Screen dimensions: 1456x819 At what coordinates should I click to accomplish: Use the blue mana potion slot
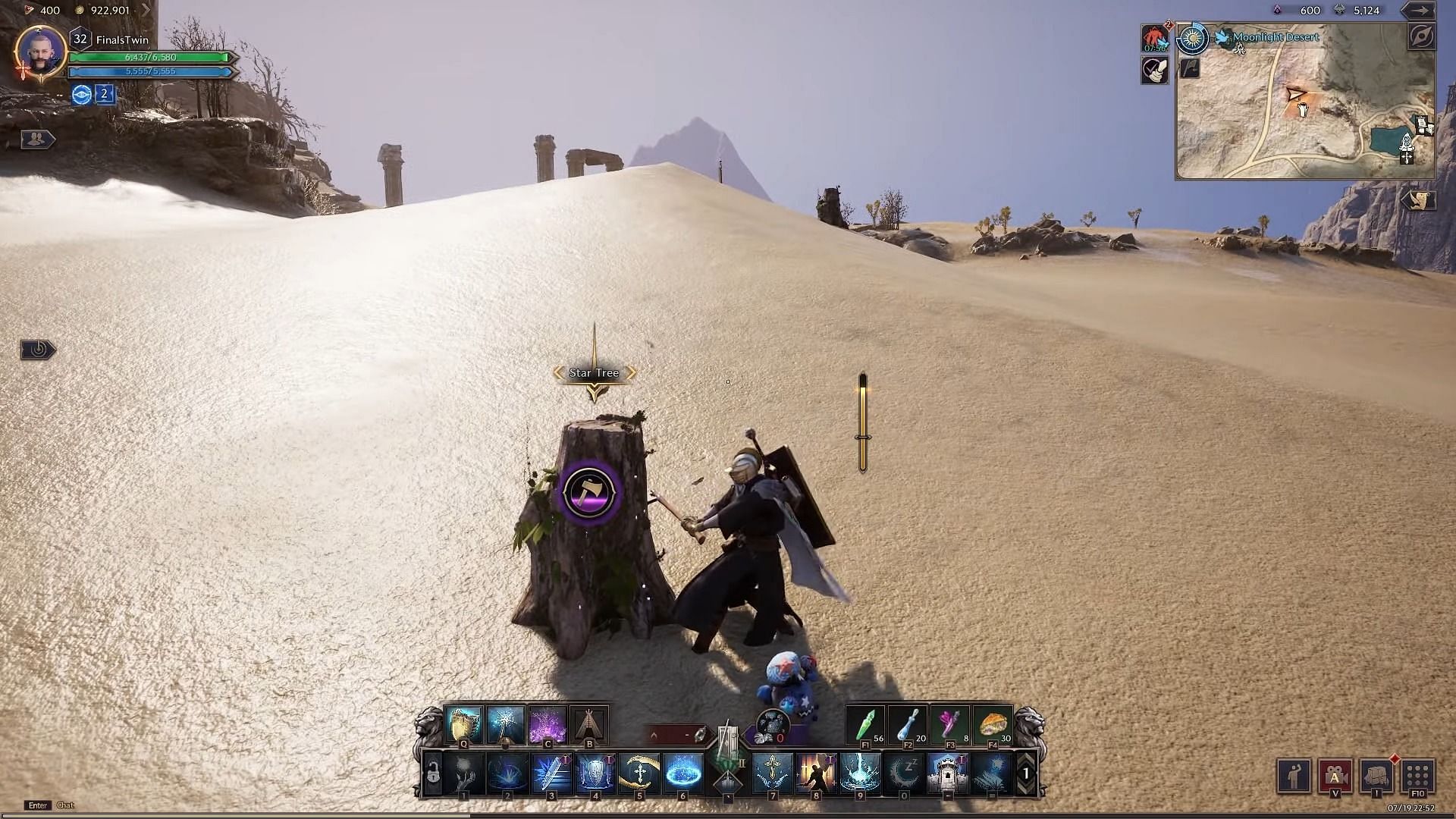tap(908, 726)
